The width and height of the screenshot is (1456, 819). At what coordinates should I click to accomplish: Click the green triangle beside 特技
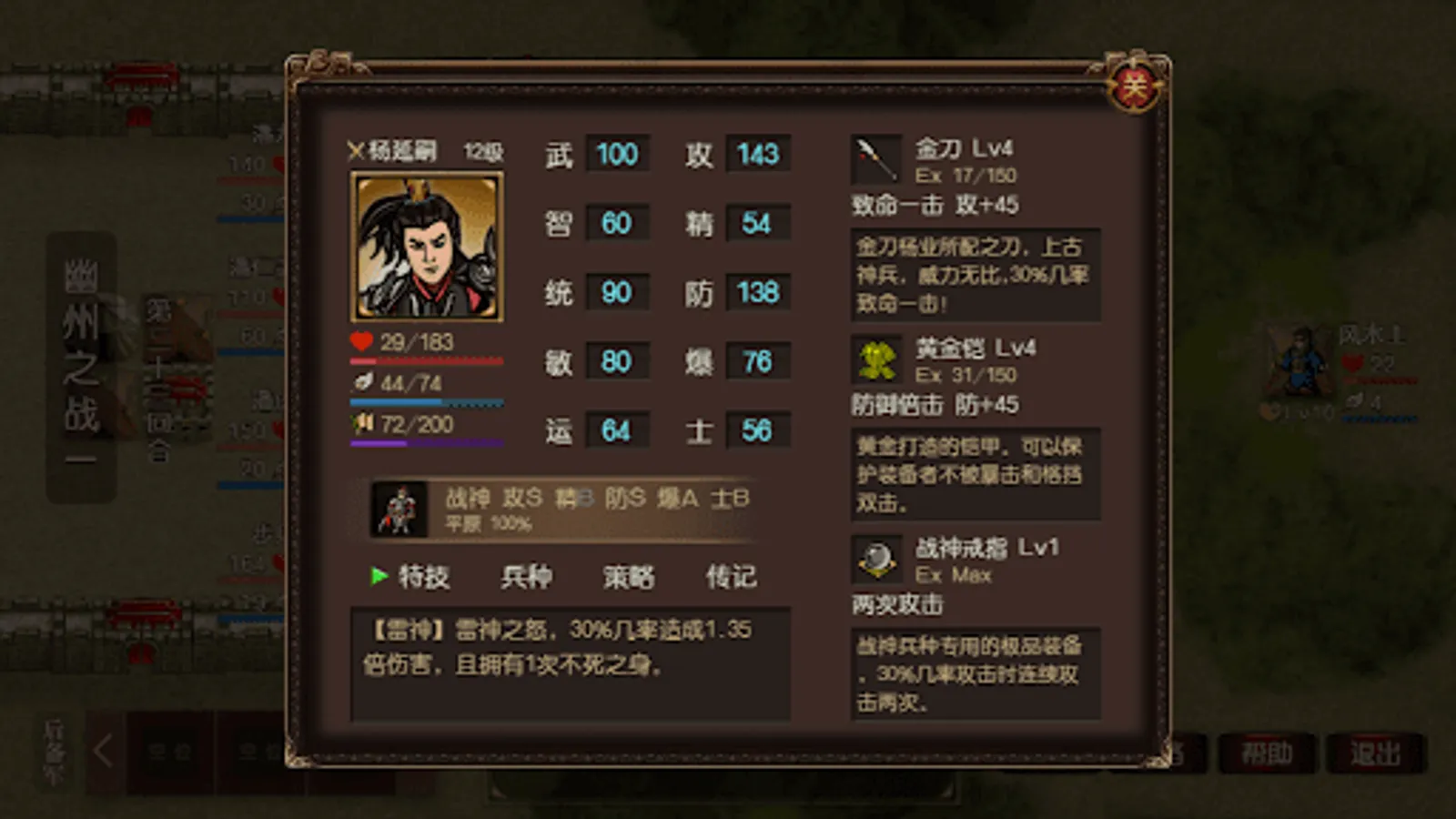coord(378,576)
